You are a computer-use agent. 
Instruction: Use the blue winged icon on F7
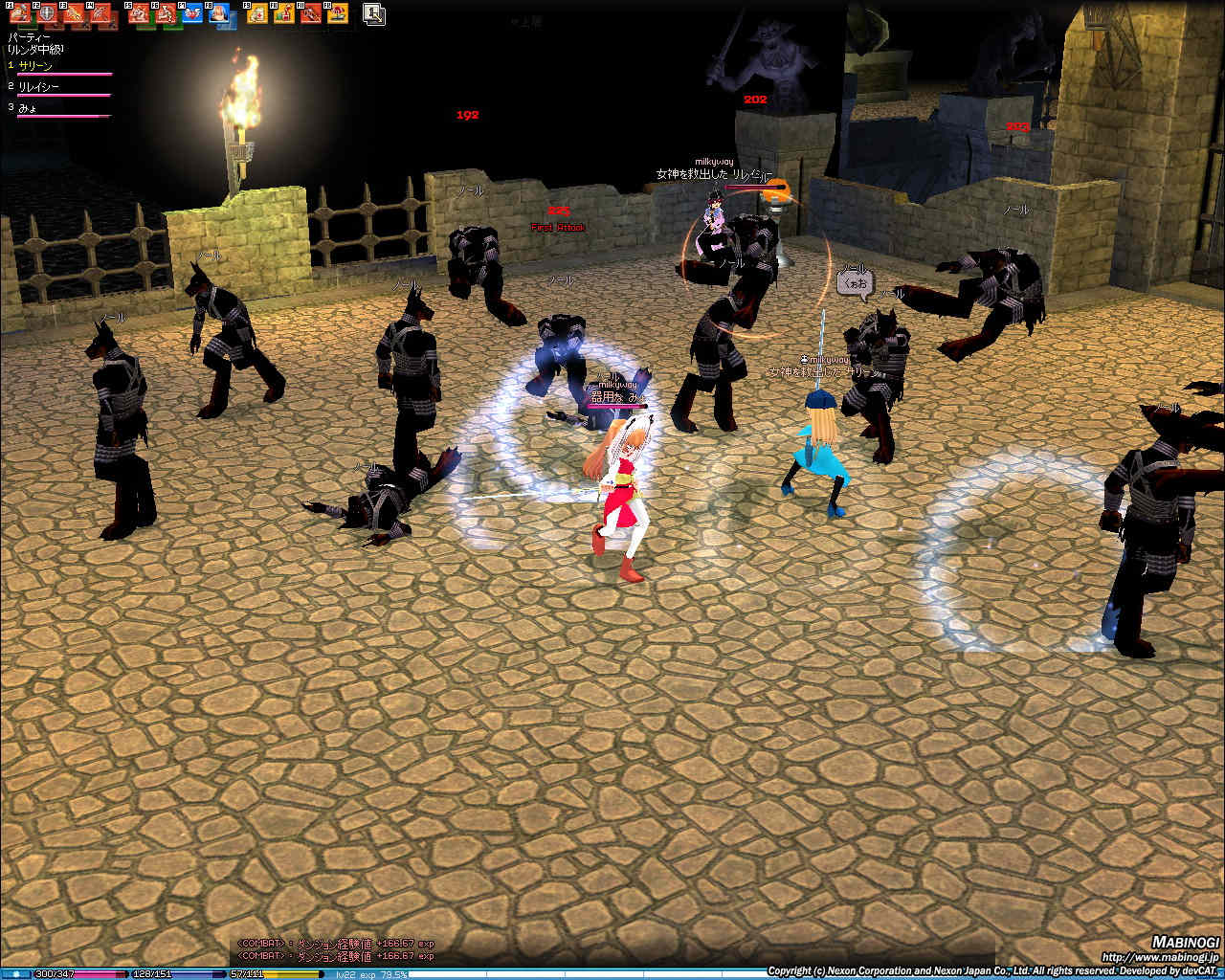pos(192,13)
